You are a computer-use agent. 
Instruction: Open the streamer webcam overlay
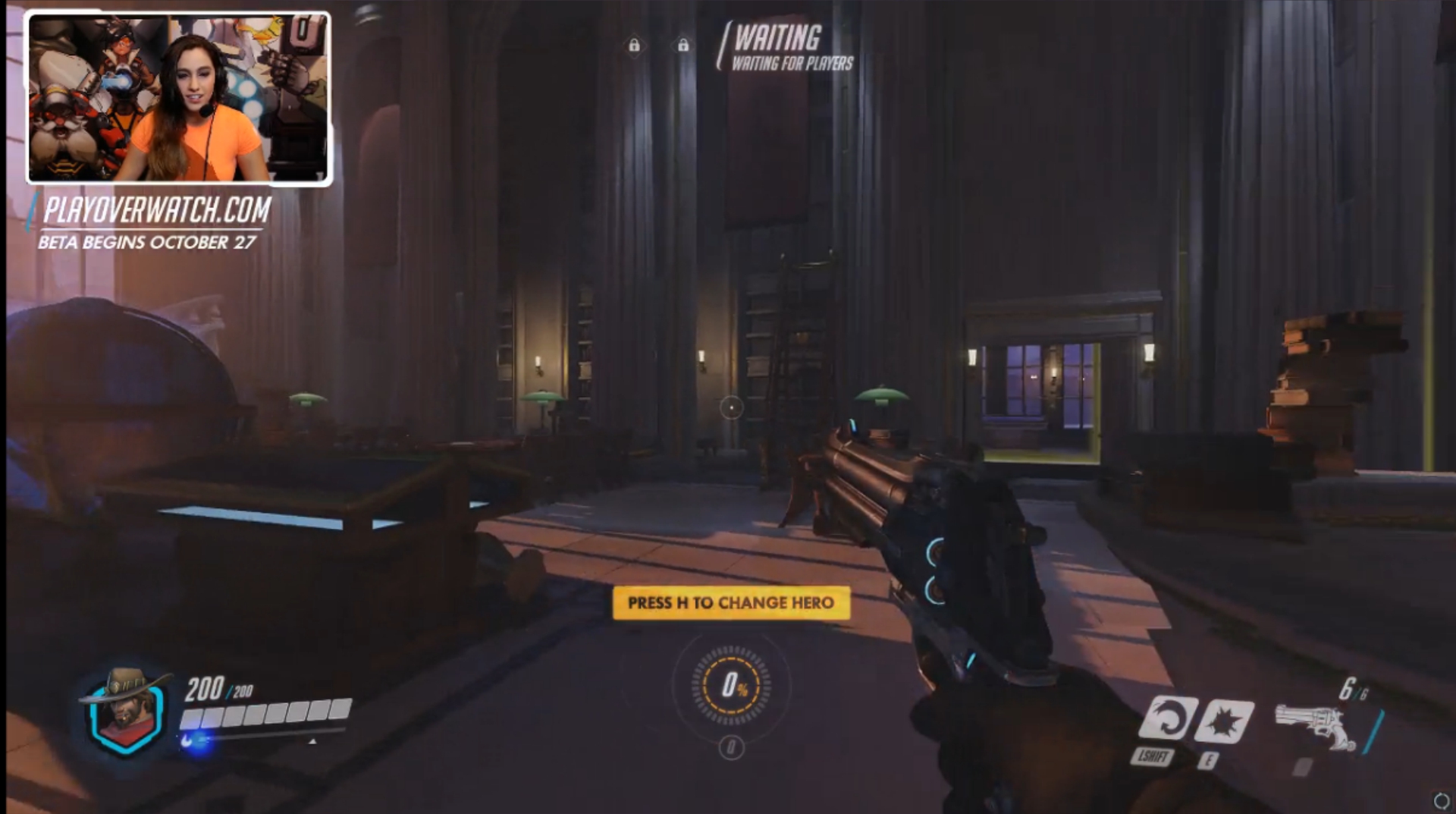click(x=179, y=98)
